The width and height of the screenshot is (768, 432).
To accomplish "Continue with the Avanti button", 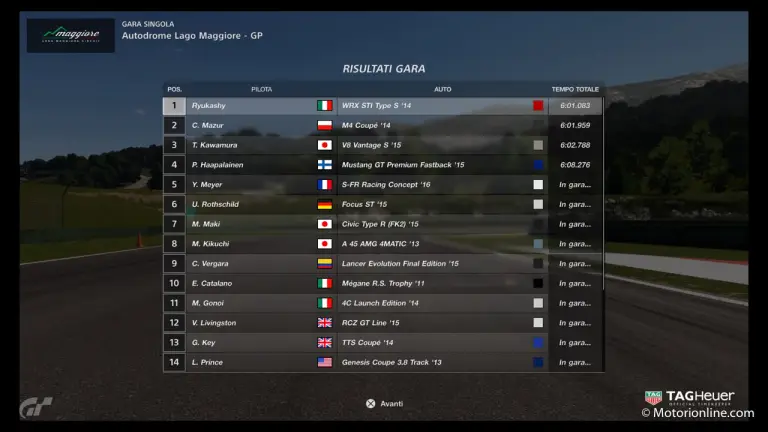I will 384,403.
